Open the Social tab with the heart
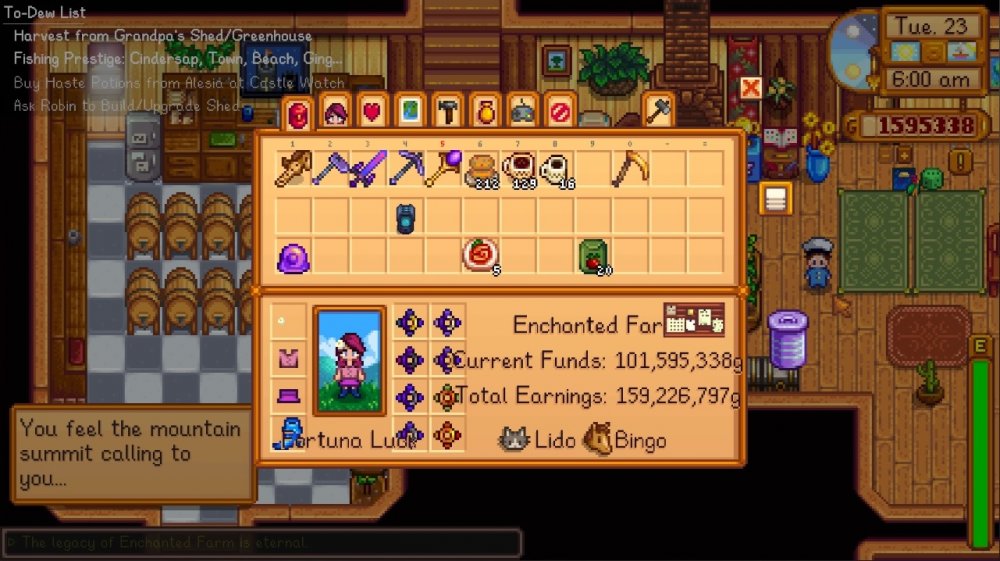Image resolution: width=1000 pixels, height=561 pixels. (x=371, y=112)
